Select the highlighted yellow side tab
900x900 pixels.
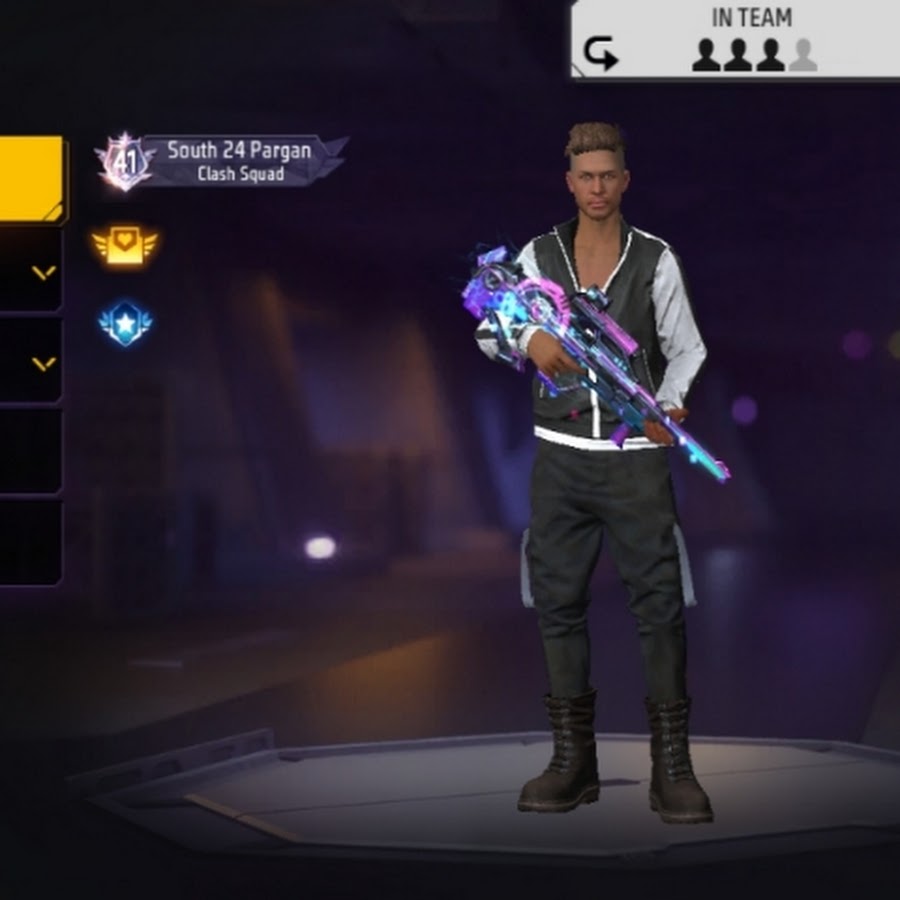tap(30, 180)
